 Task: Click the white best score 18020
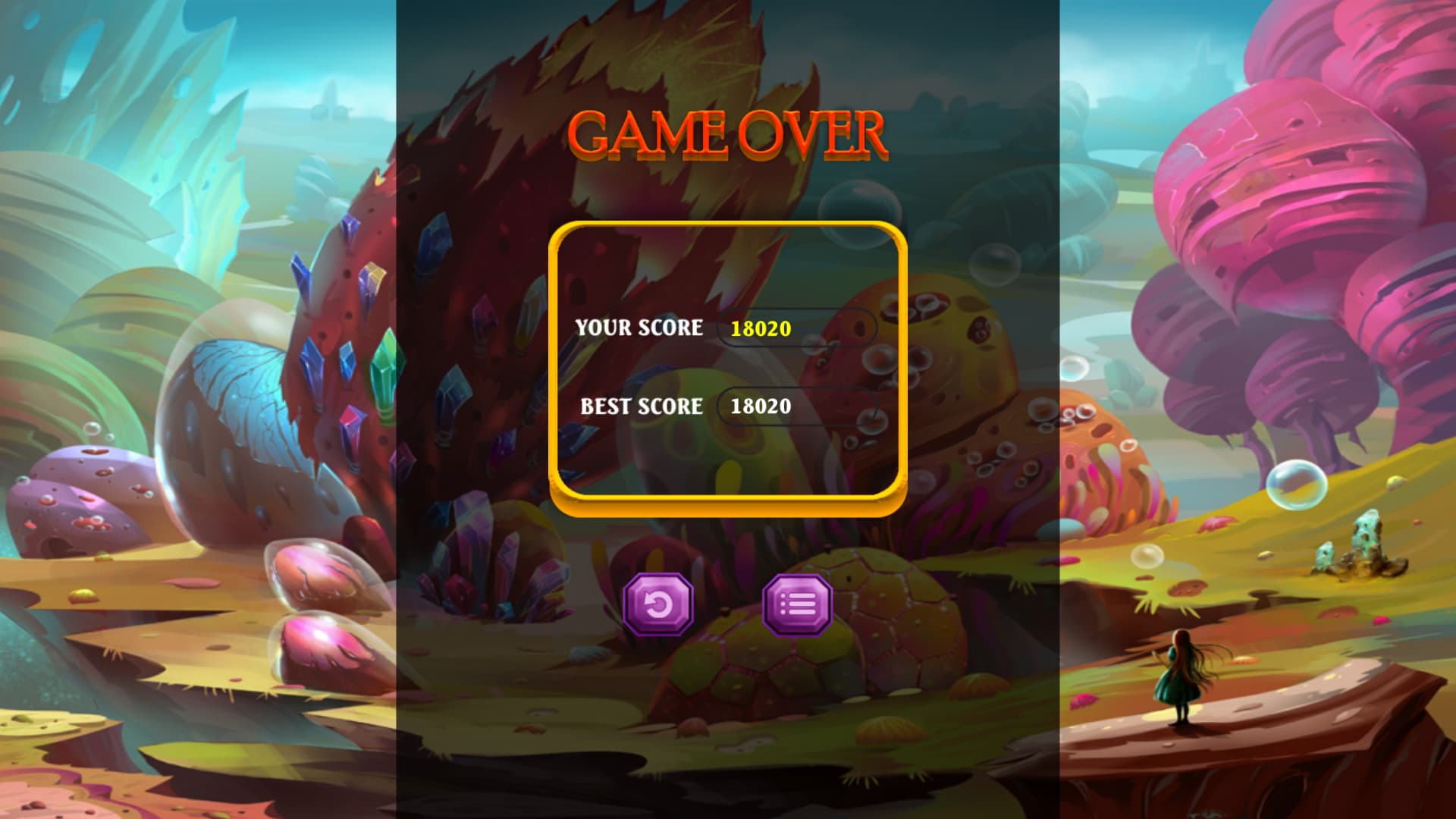[761, 407]
